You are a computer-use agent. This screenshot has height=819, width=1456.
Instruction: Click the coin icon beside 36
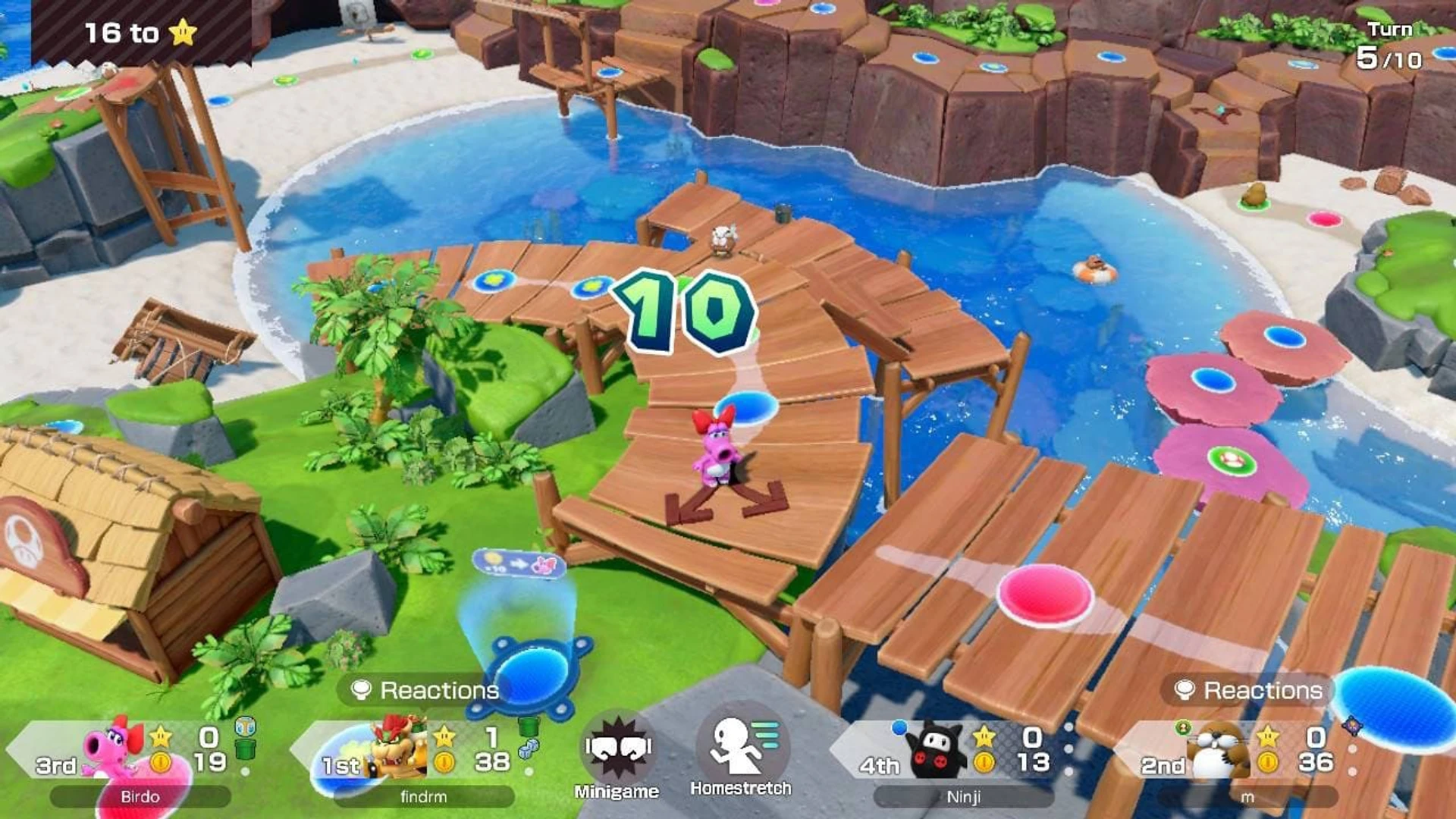tap(1268, 761)
